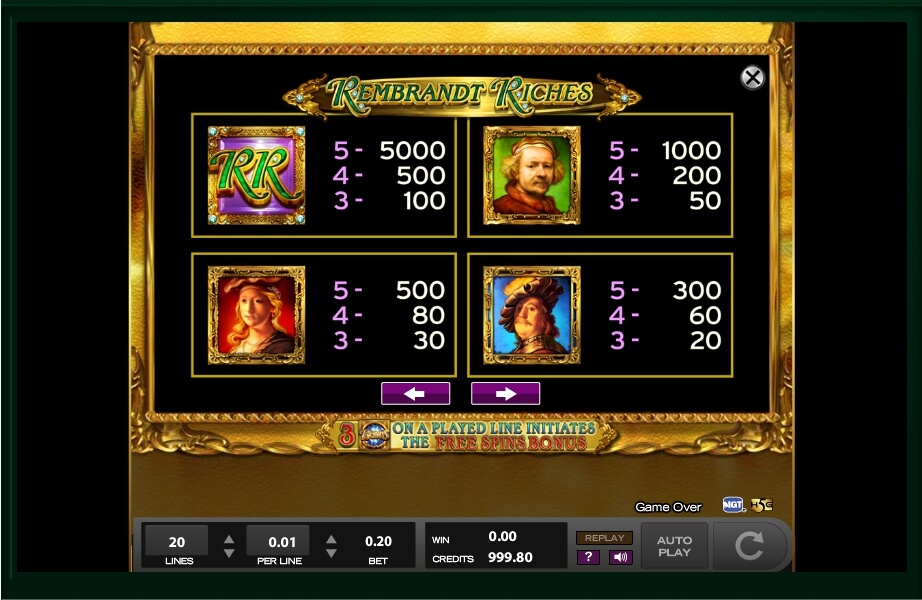Increase the number of lines
This screenshot has height=600, width=922.
pyautogui.click(x=229, y=536)
